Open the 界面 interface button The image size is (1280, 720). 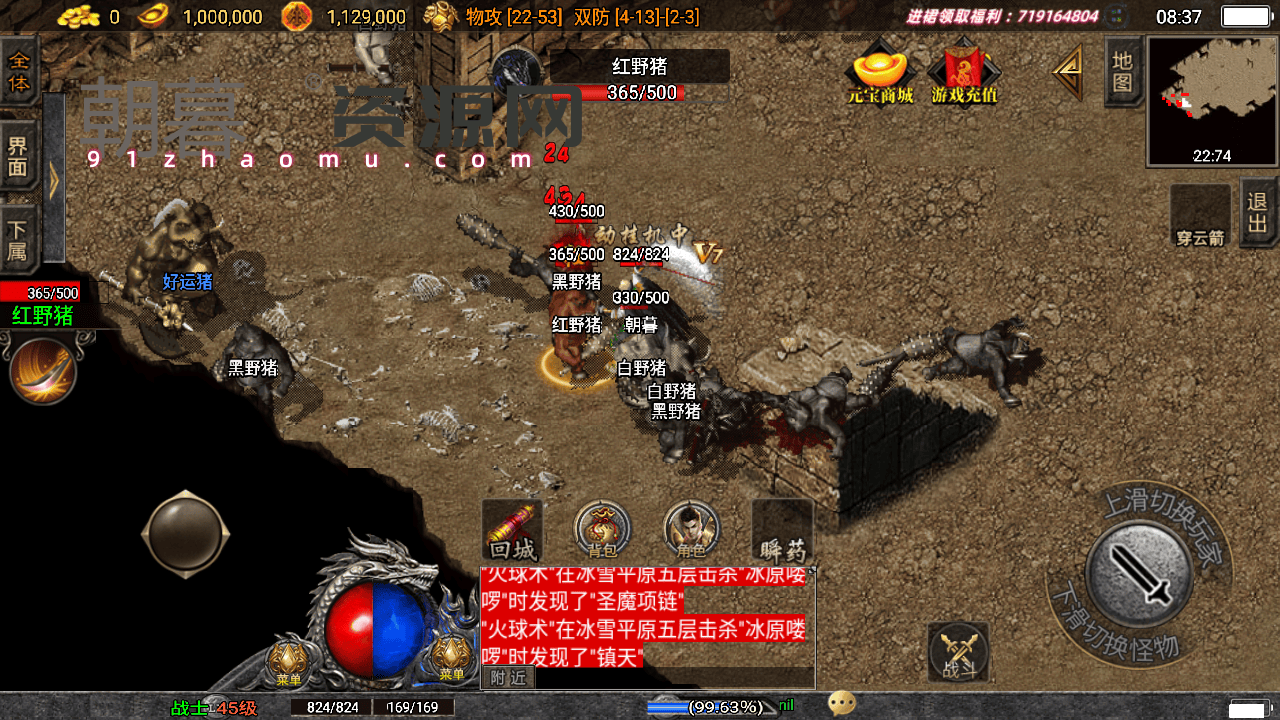click(19, 156)
